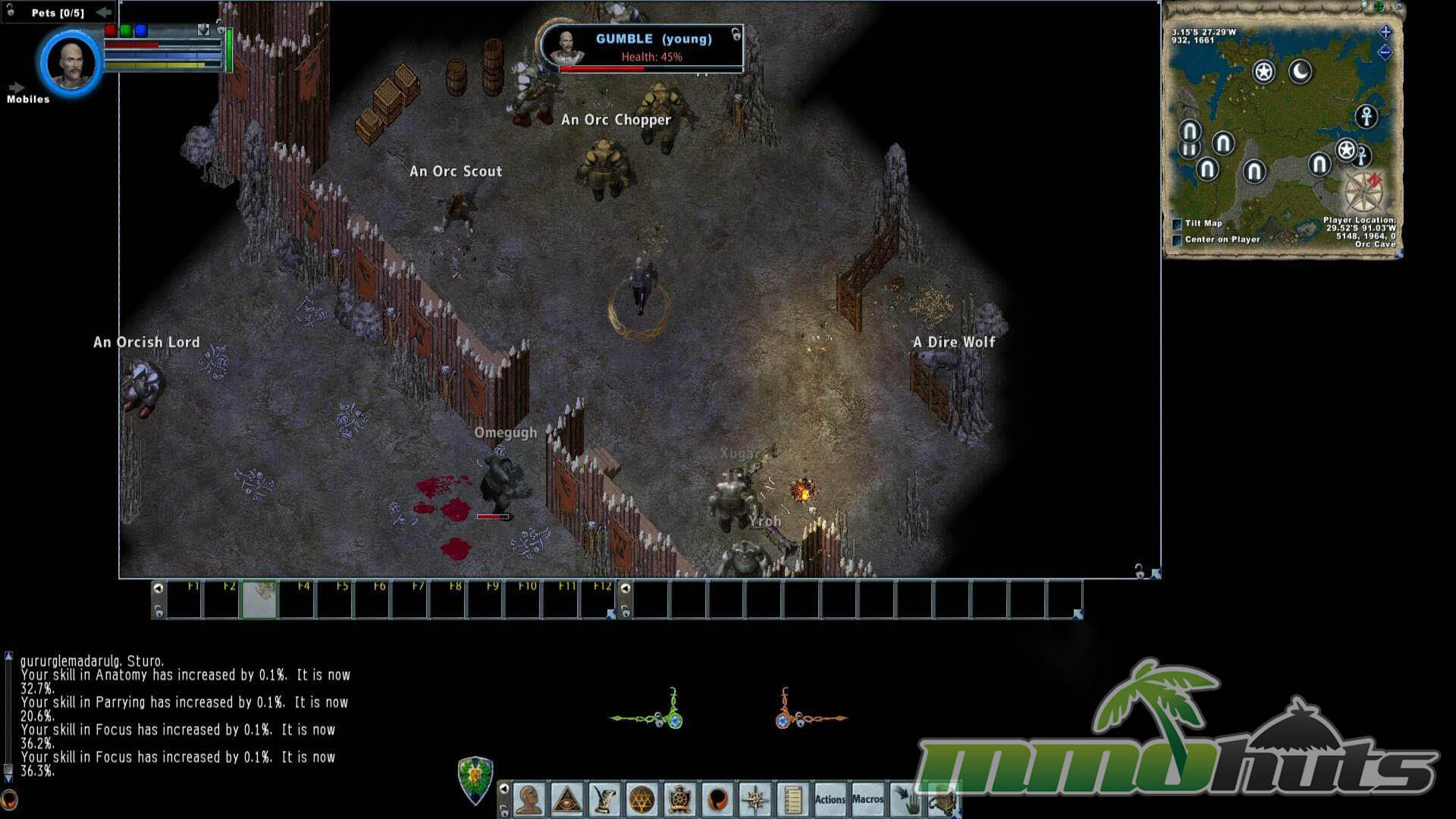This screenshot has width=1456, height=819.
Task: Click the eagle head menu icon
Action: tap(604, 799)
